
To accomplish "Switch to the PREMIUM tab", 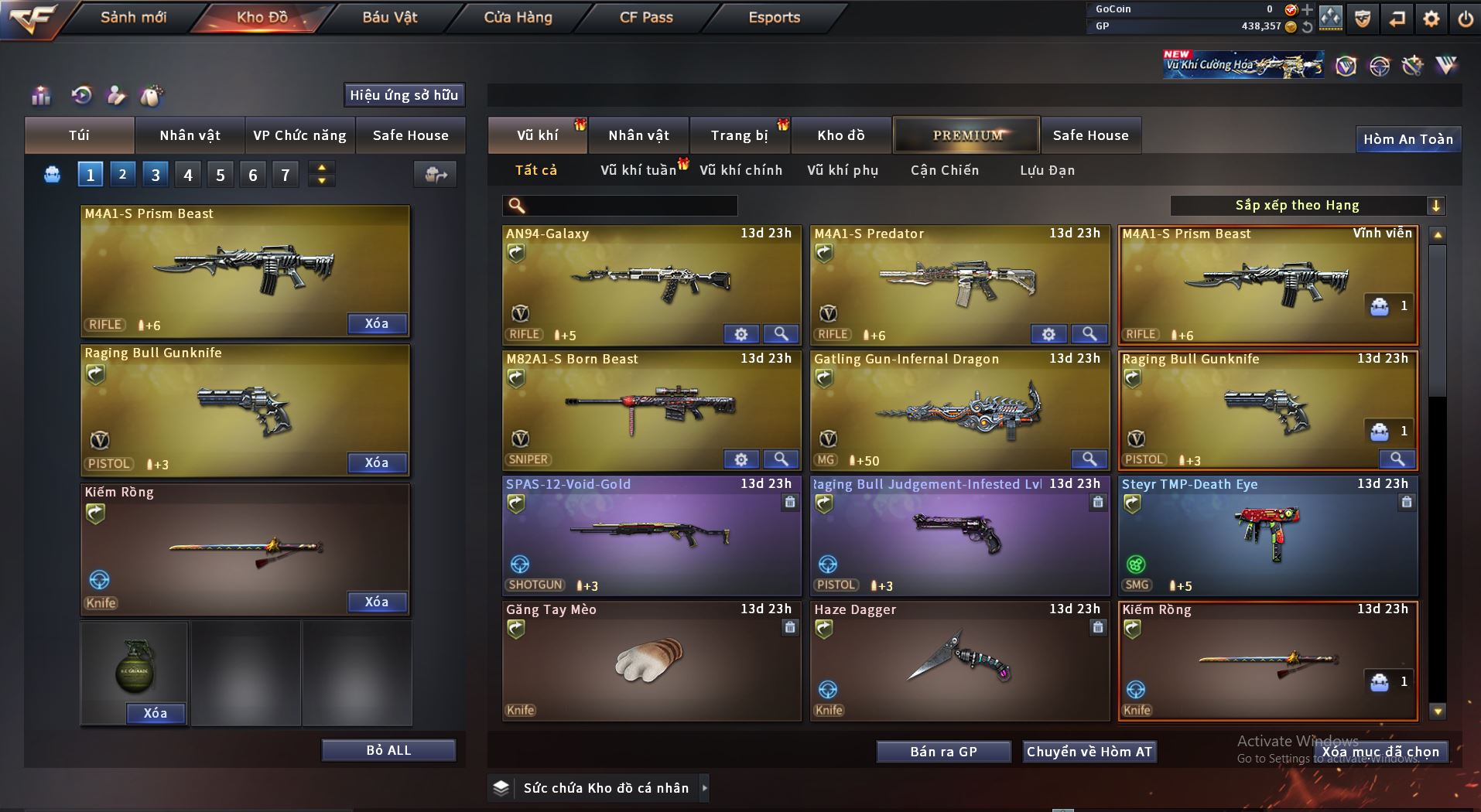I will [x=966, y=135].
